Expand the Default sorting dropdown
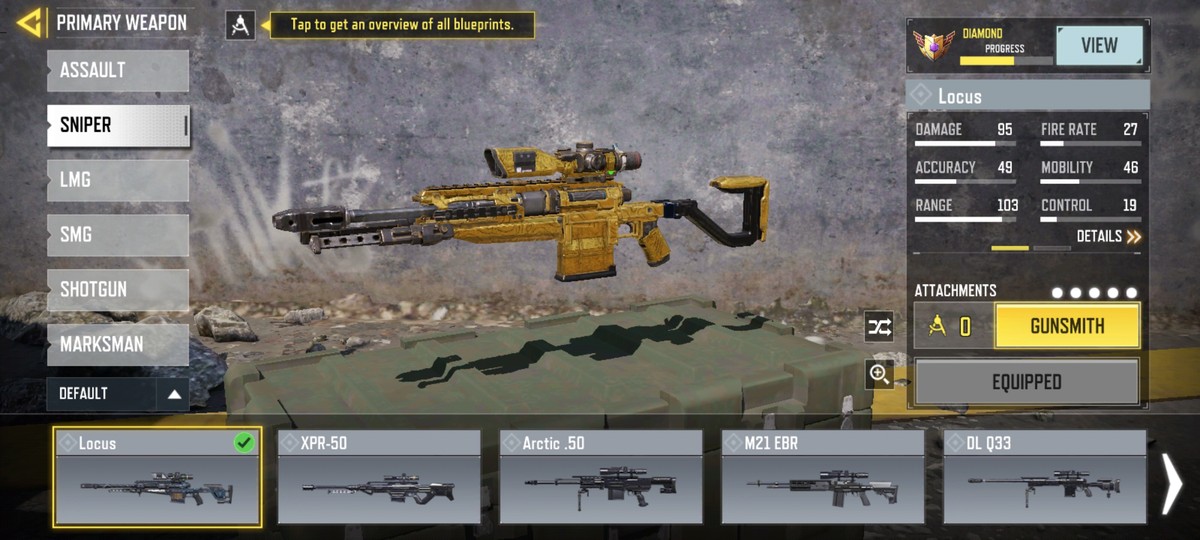Screen dimensions: 1200x540 (117, 394)
